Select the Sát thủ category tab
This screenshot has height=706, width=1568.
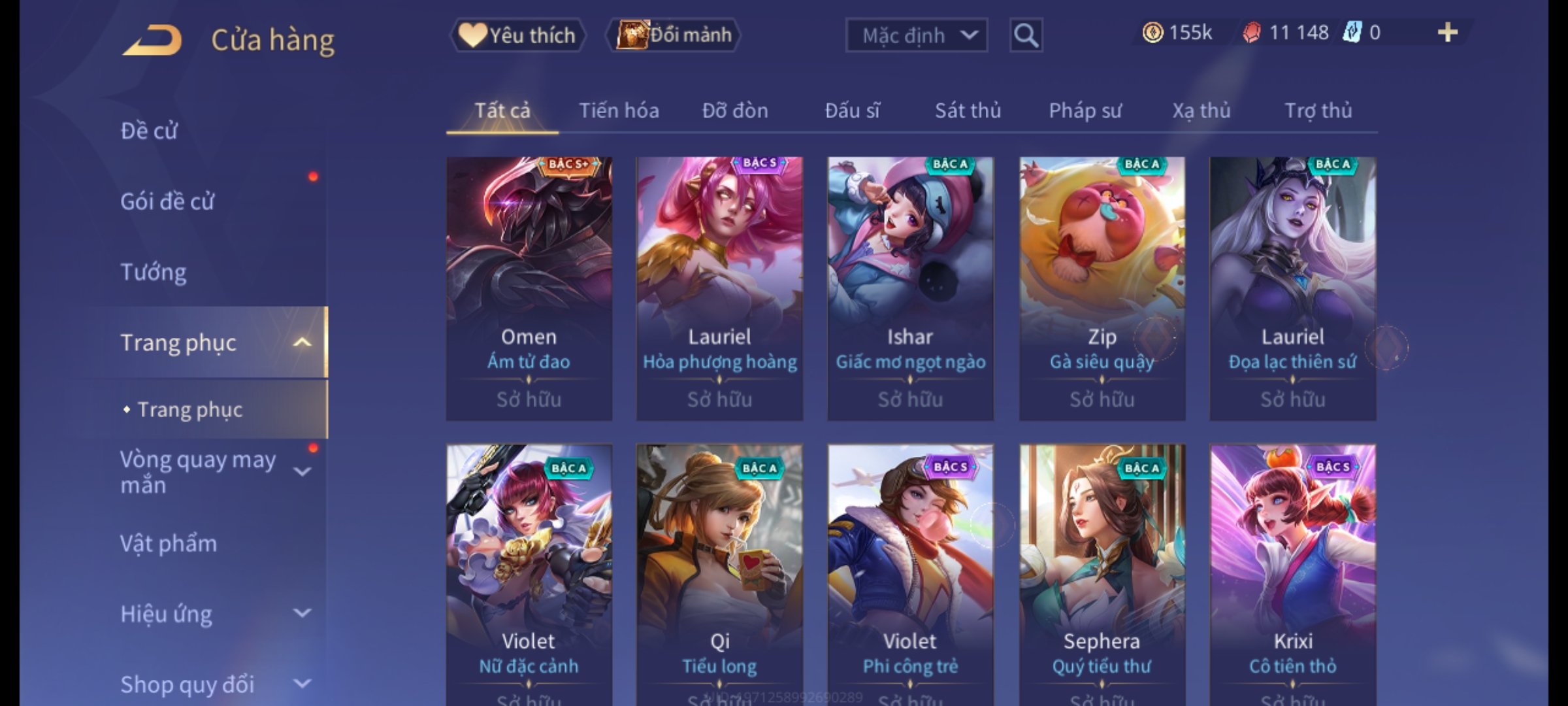968,111
